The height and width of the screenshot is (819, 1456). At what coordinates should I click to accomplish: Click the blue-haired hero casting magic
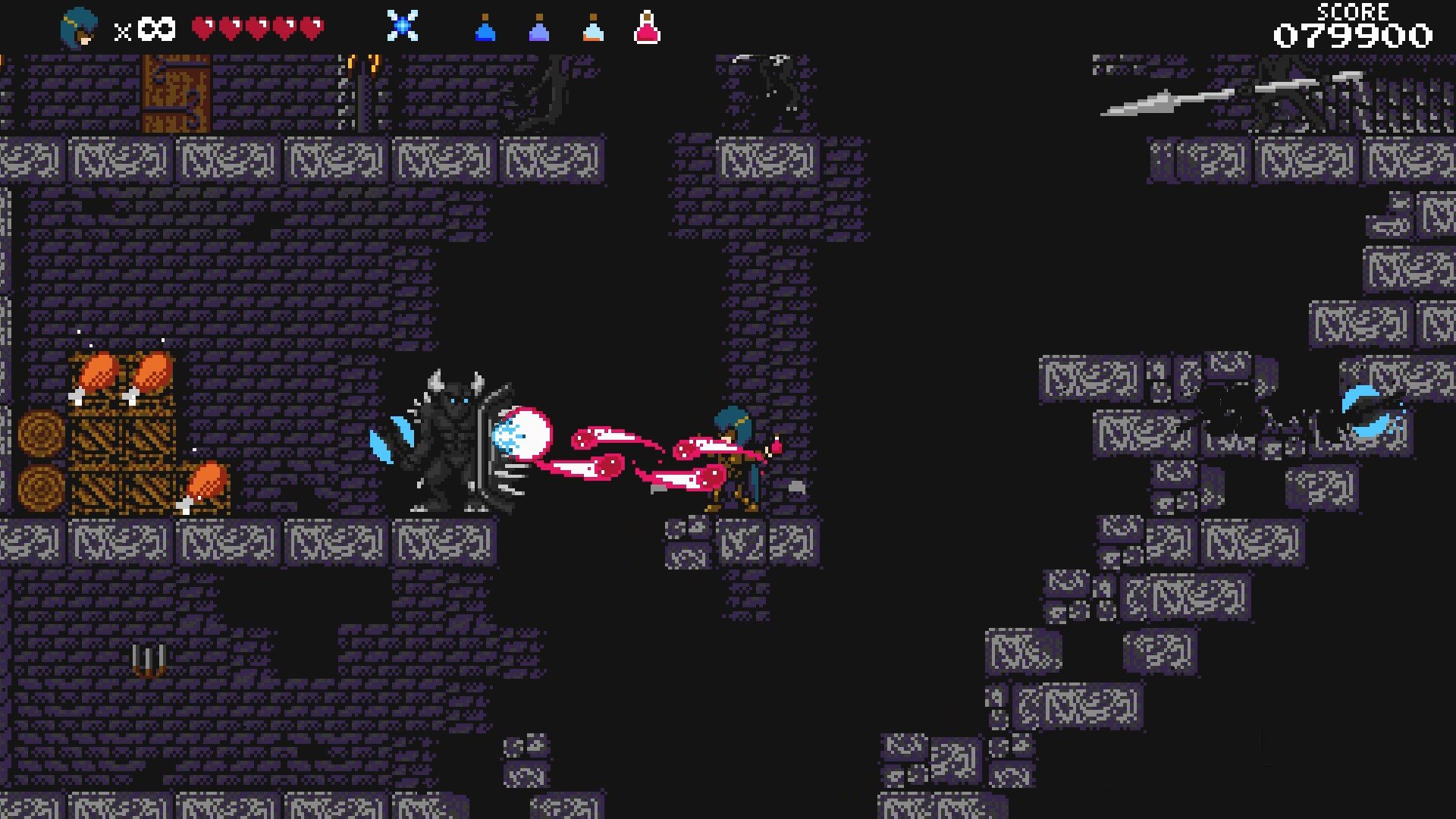point(732,455)
